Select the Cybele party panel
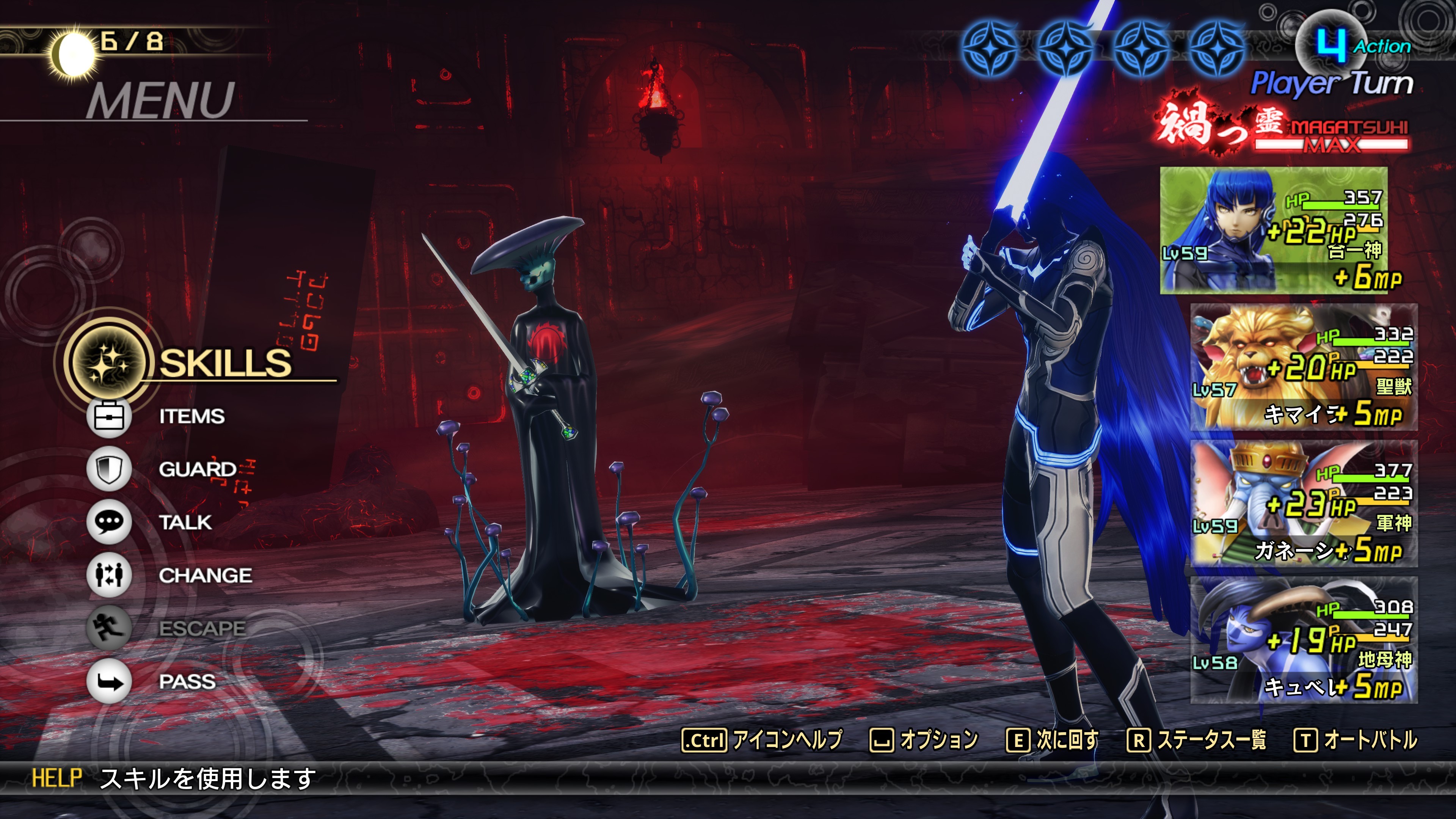Image resolution: width=1456 pixels, height=819 pixels. click(1304, 640)
